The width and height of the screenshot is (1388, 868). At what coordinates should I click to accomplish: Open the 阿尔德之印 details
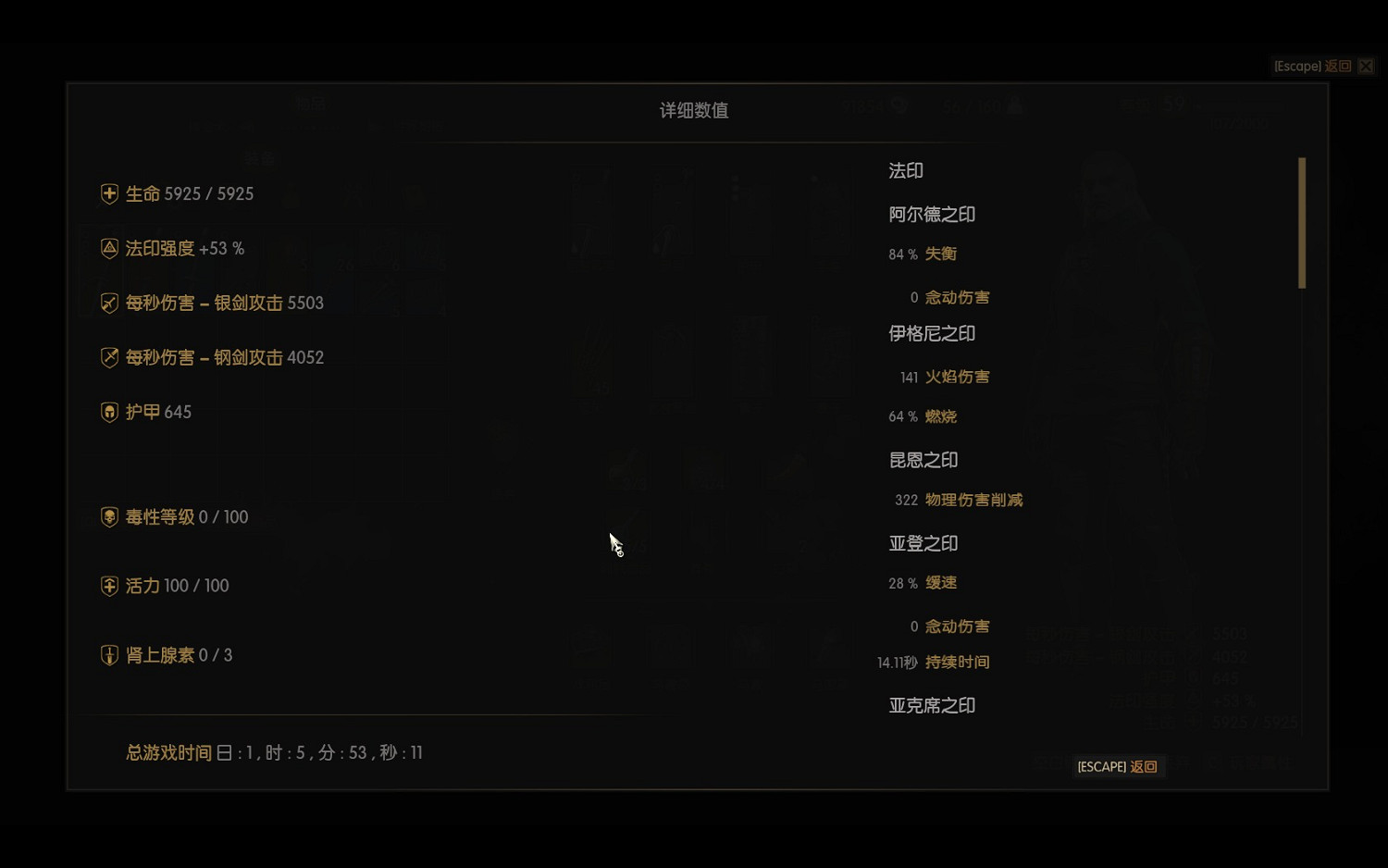933,214
